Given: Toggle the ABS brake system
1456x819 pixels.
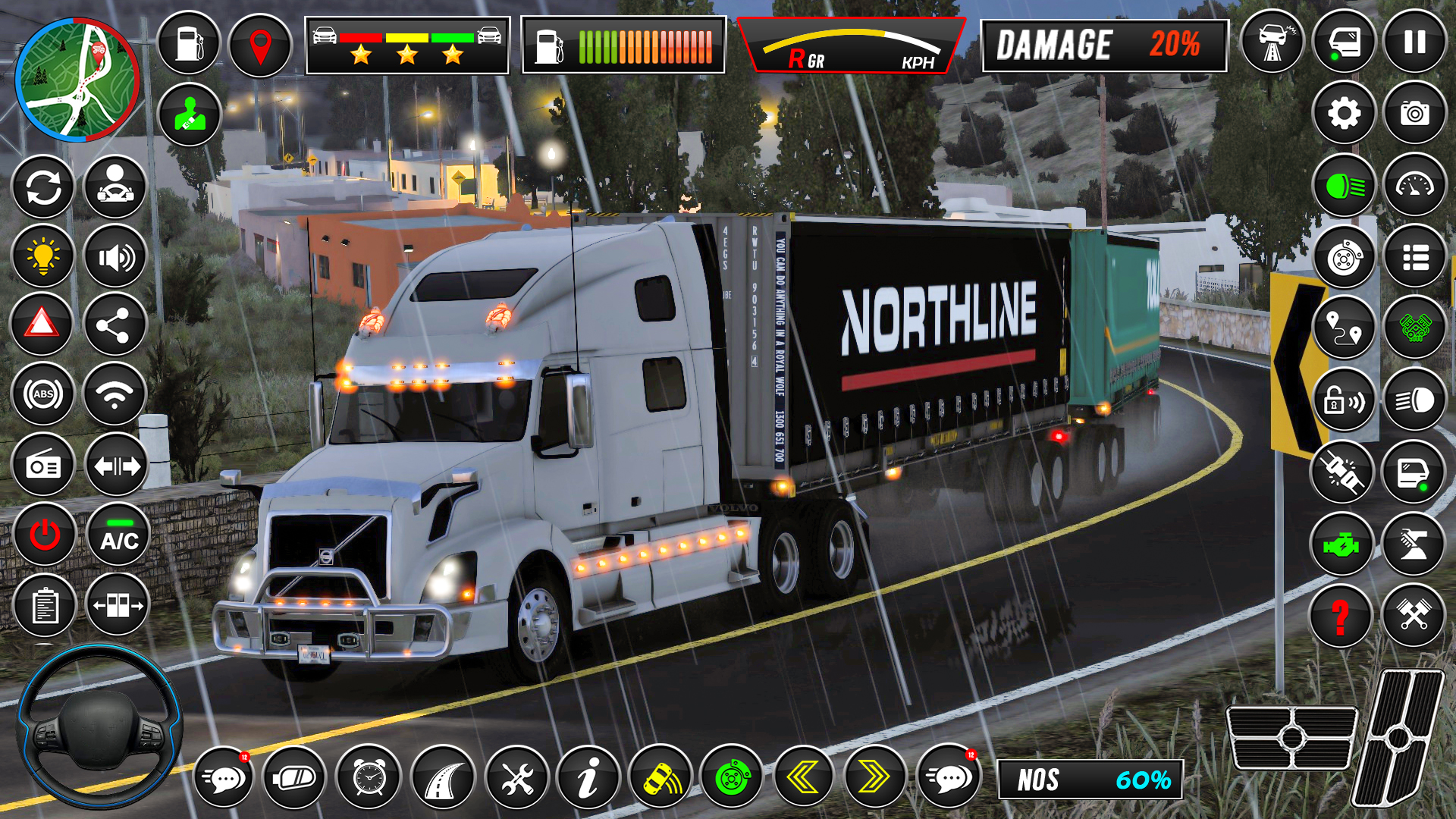Looking at the screenshot, I should tap(43, 394).
